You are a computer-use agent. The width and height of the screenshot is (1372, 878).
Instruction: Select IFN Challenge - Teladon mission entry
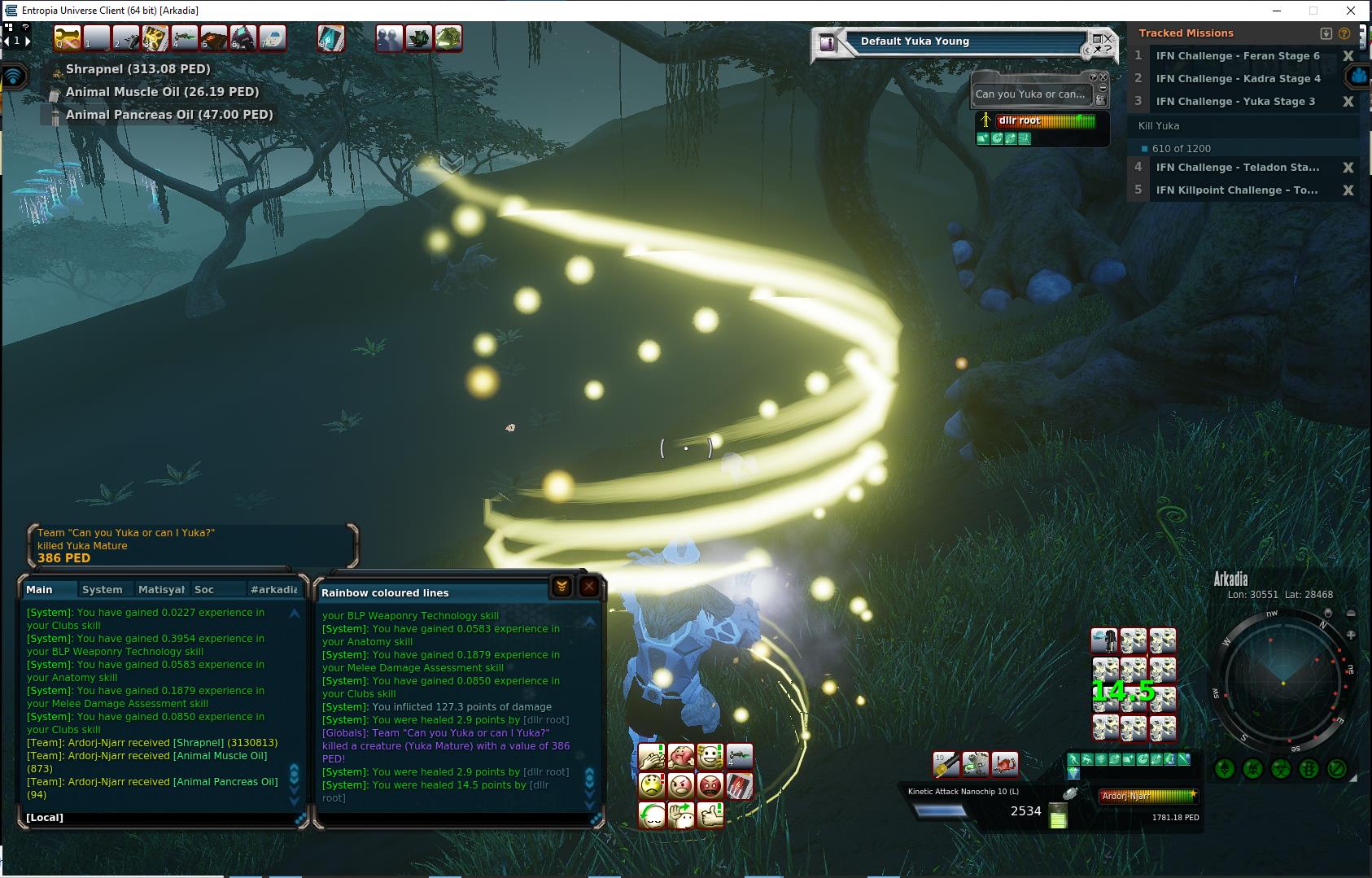pos(1237,168)
